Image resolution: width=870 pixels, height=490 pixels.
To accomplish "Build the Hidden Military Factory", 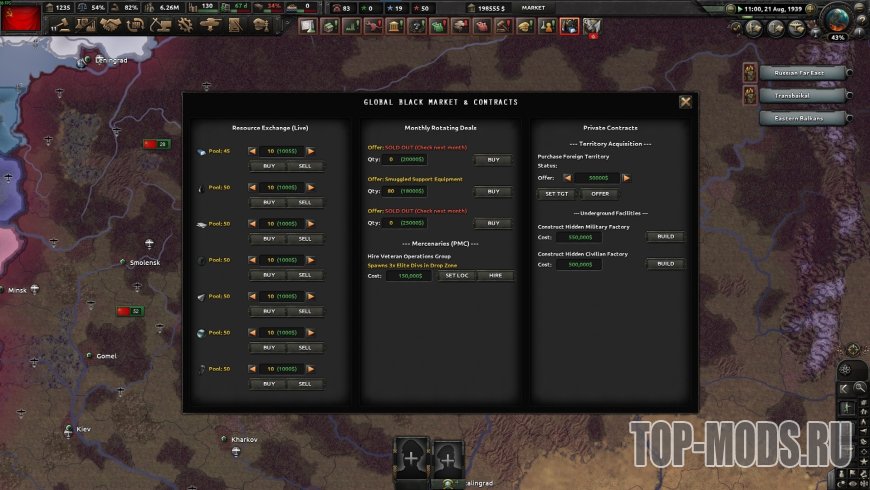I will click(x=664, y=237).
